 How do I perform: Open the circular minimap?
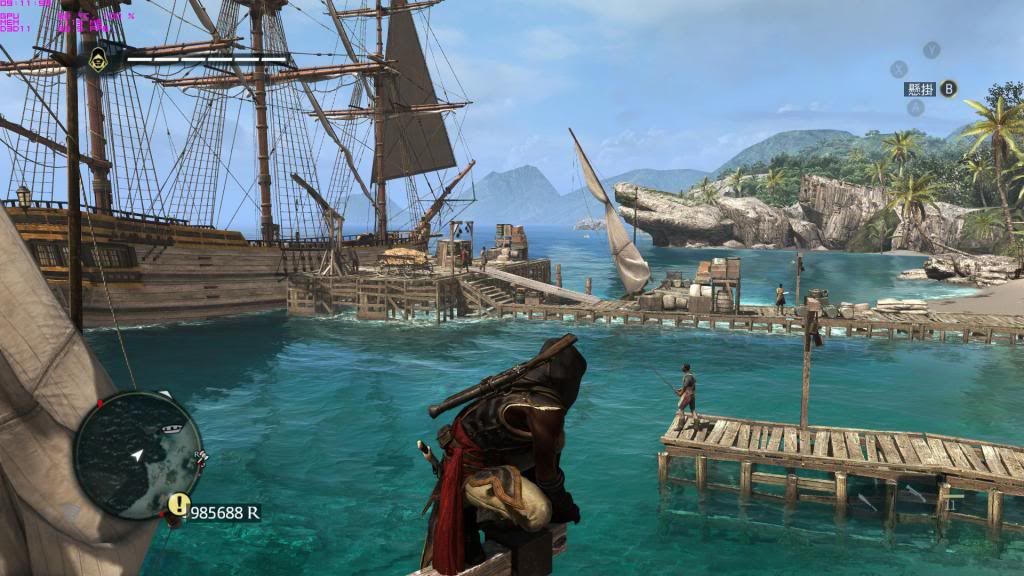pos(138,454)
